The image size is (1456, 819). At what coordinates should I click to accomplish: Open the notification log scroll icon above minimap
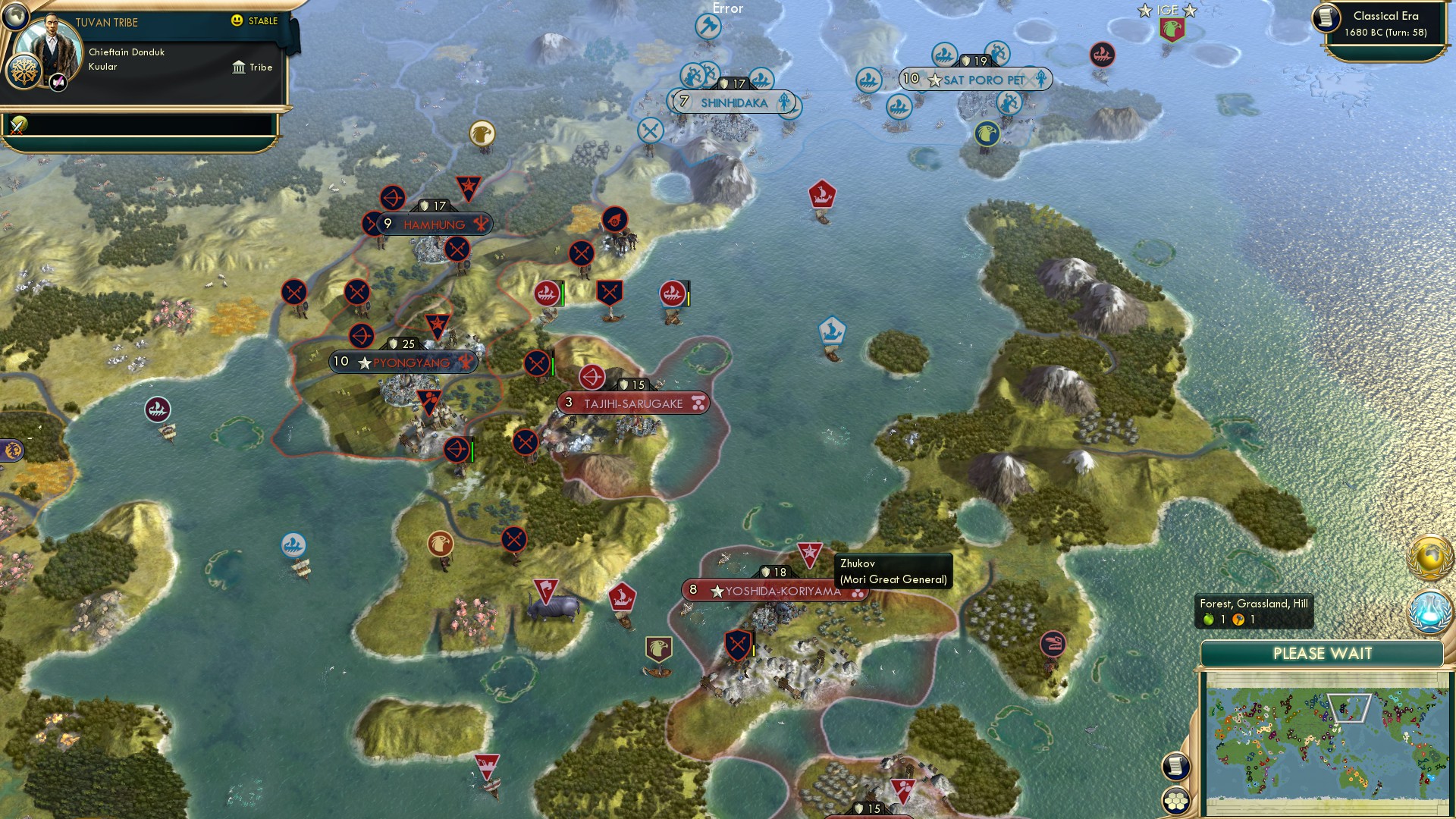tap(1176, 767)
